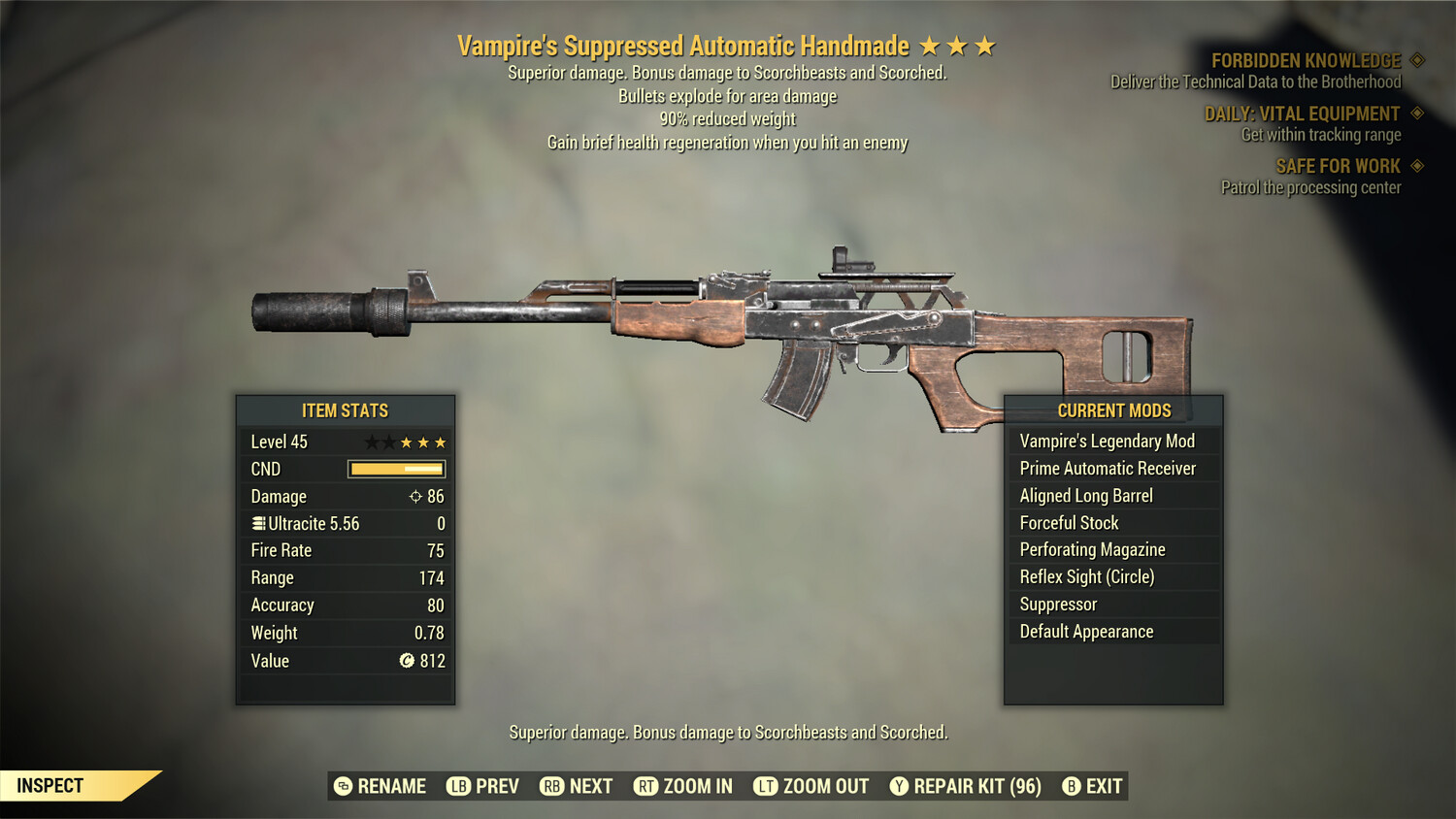Click the Item Stats panel header
Screen dimensions: 1456x819
(345, 410)
